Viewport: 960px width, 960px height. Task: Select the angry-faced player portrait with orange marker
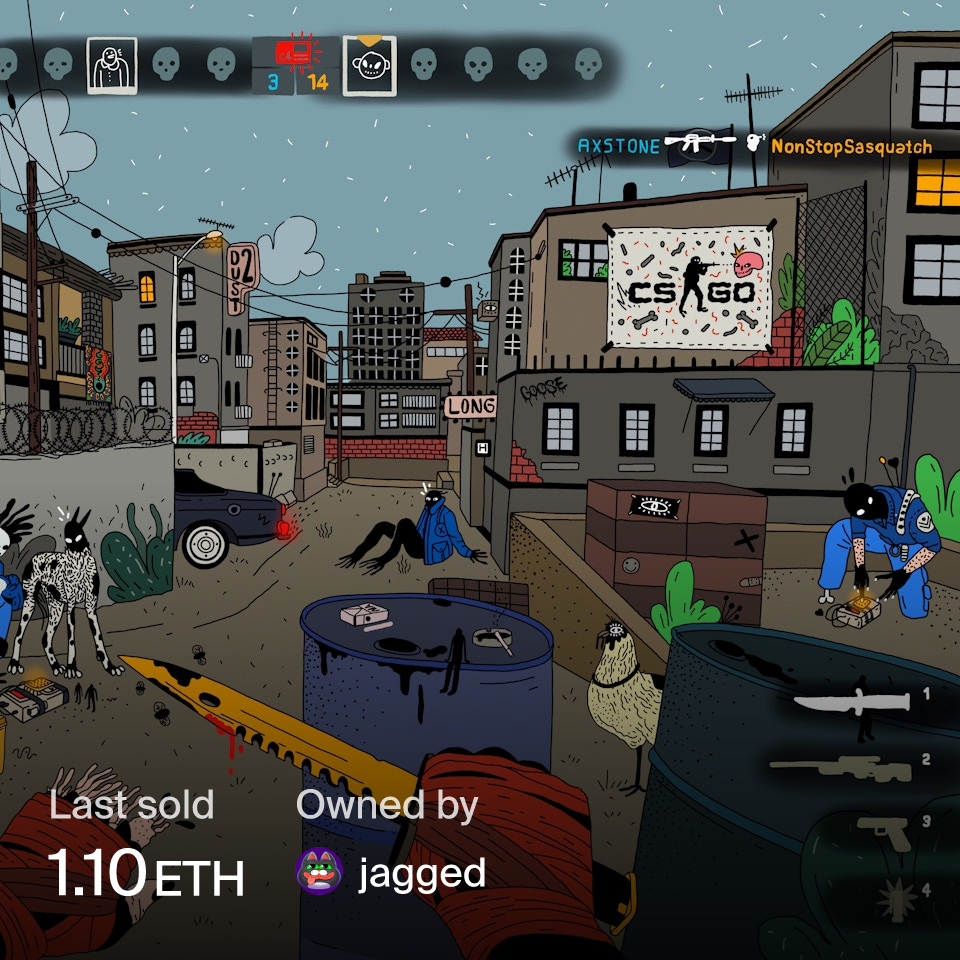(369, 66)
